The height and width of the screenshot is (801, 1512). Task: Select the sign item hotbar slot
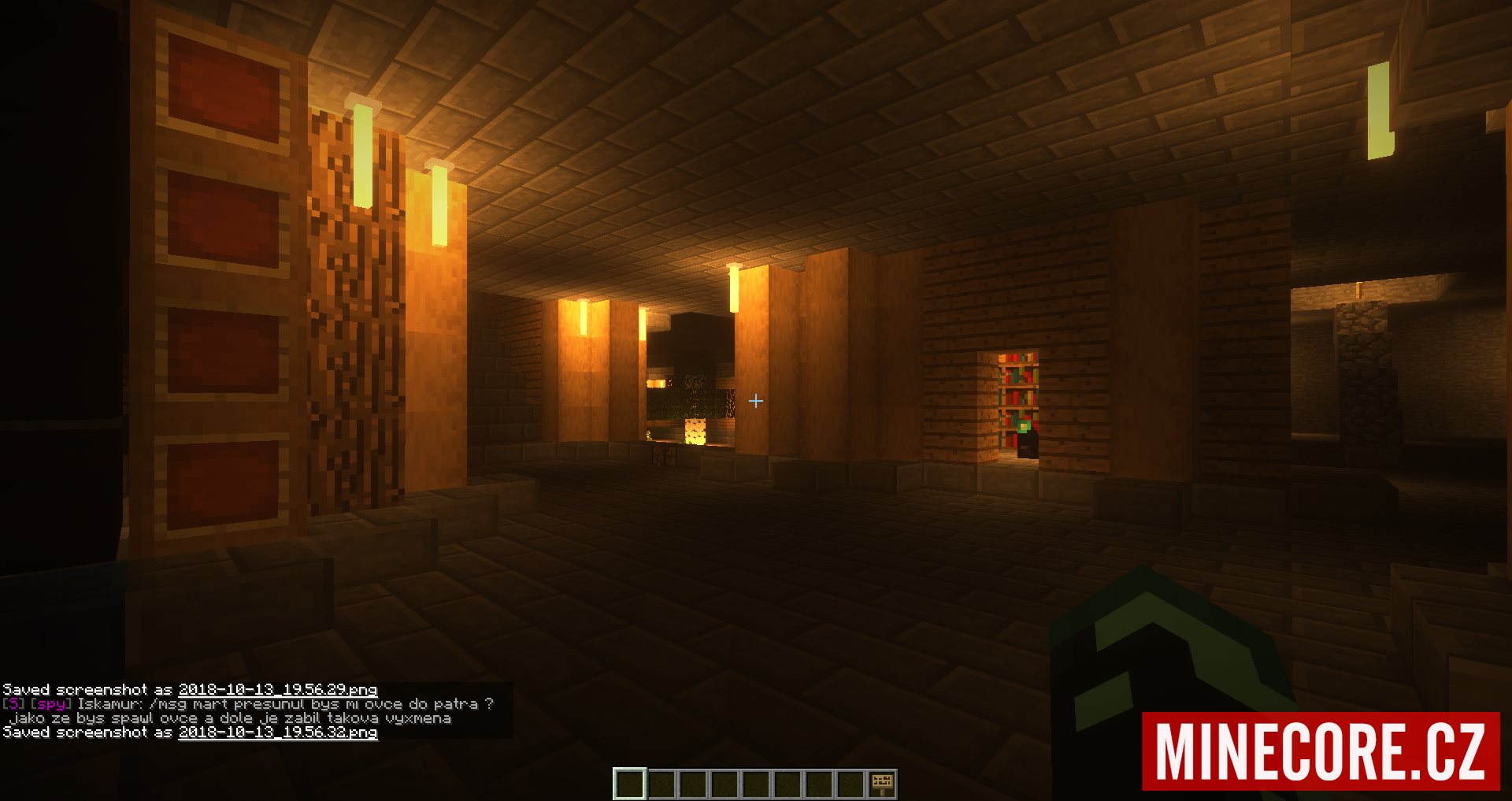tap(881, 784)
